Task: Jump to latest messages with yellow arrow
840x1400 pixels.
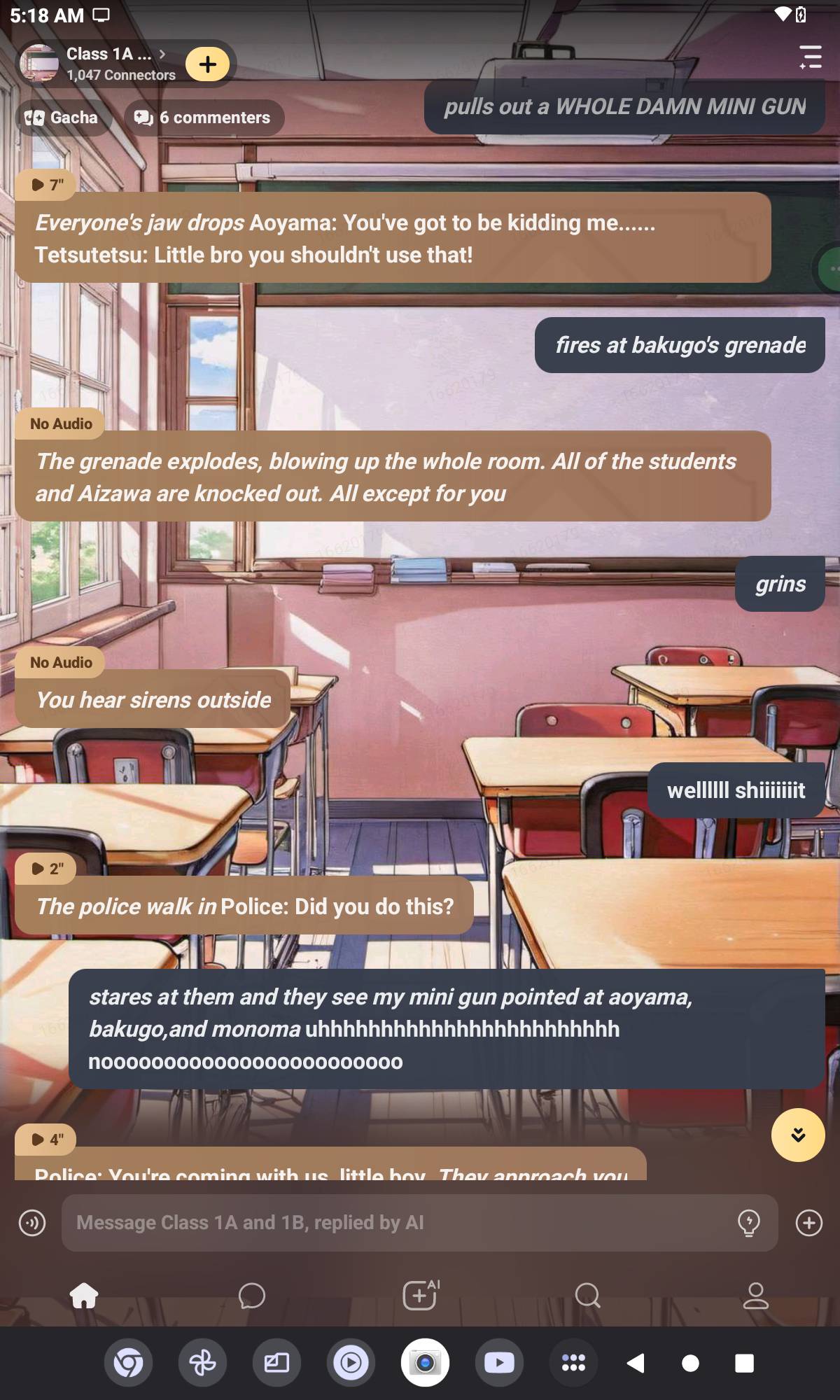Action: click(x=797, y=1135)
